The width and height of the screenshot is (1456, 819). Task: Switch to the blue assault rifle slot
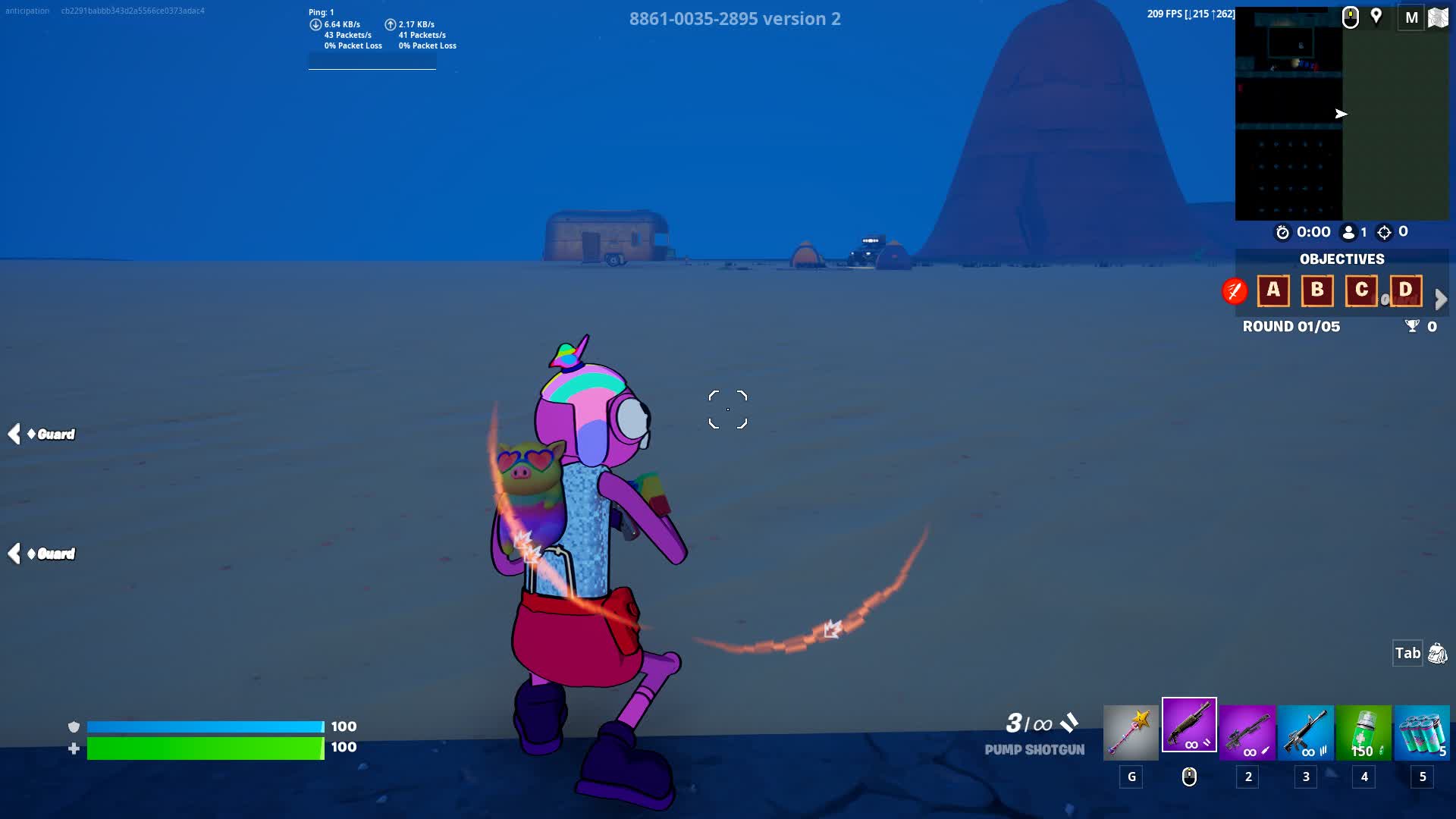click(1306, 733)
